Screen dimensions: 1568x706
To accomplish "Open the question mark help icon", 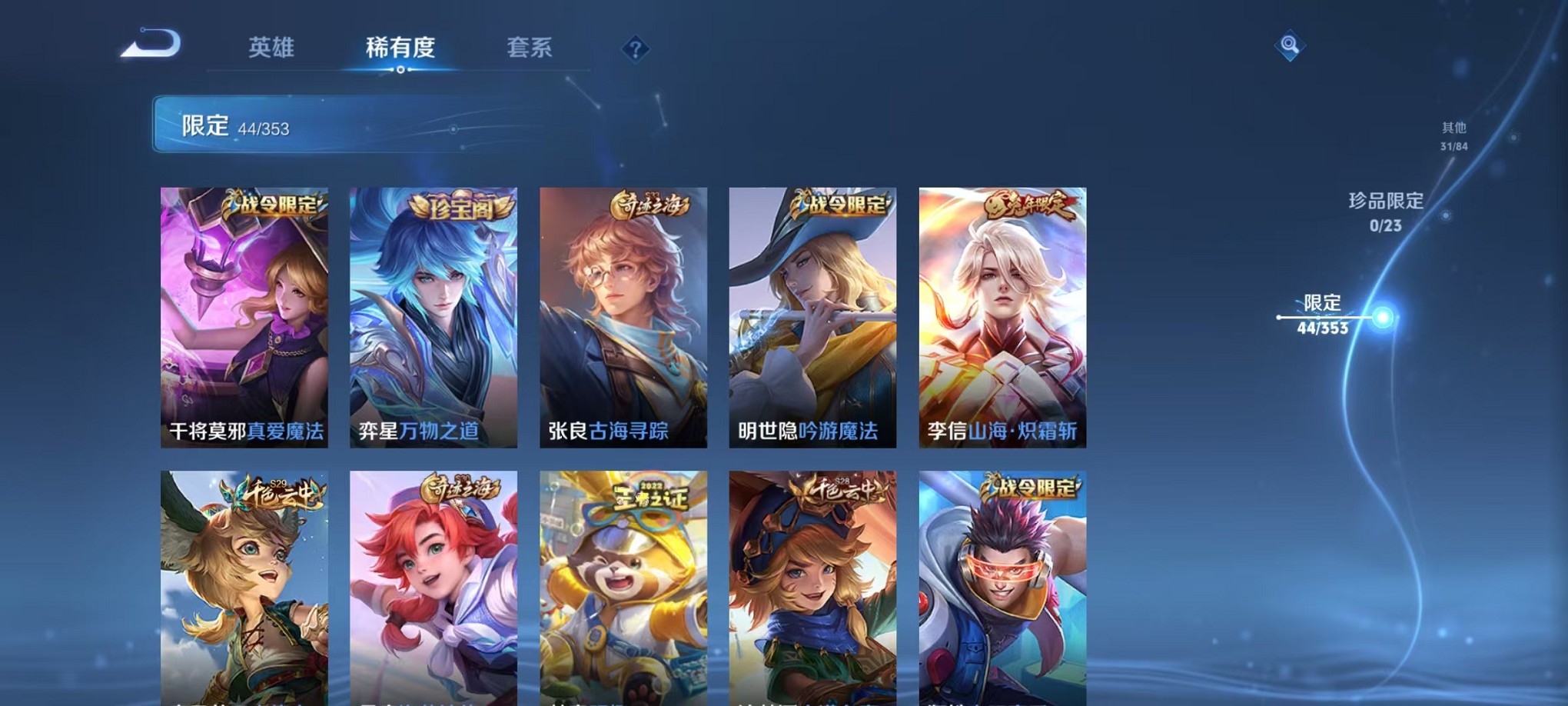I will [x=634, y=50].
